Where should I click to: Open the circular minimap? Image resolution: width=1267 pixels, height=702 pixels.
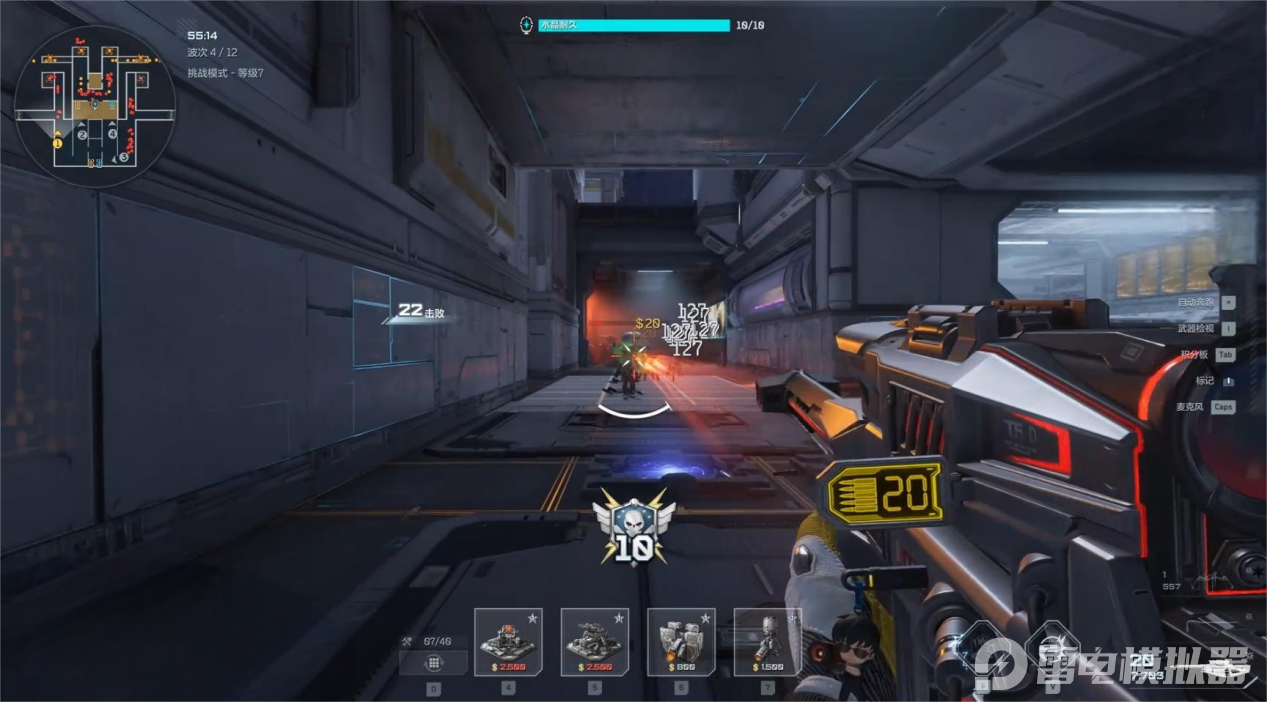point(94,106)
